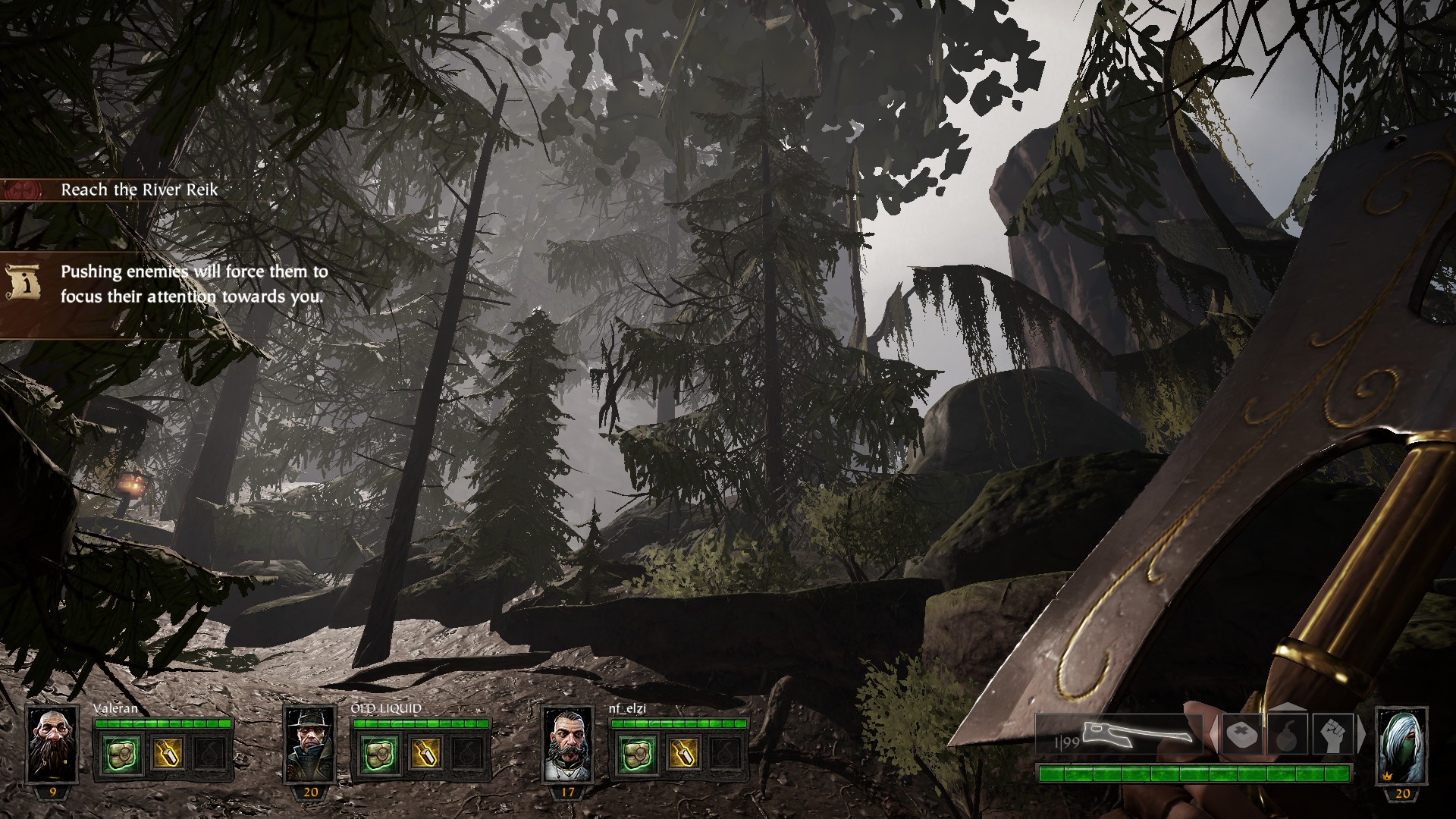
Task: Select the healing item slot
Action: 1242,735
